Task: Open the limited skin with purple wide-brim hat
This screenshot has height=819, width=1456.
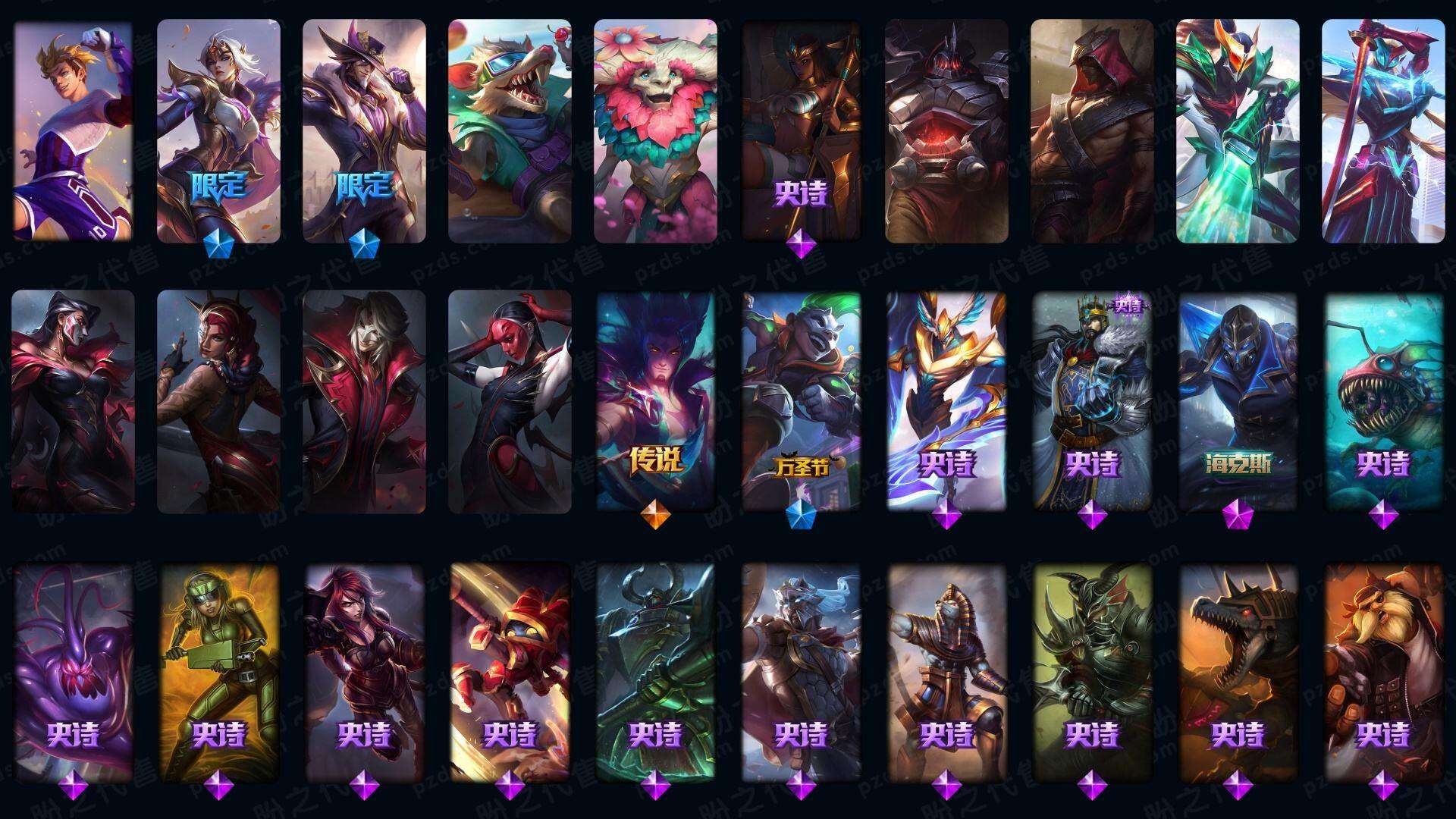Action: 364,130
